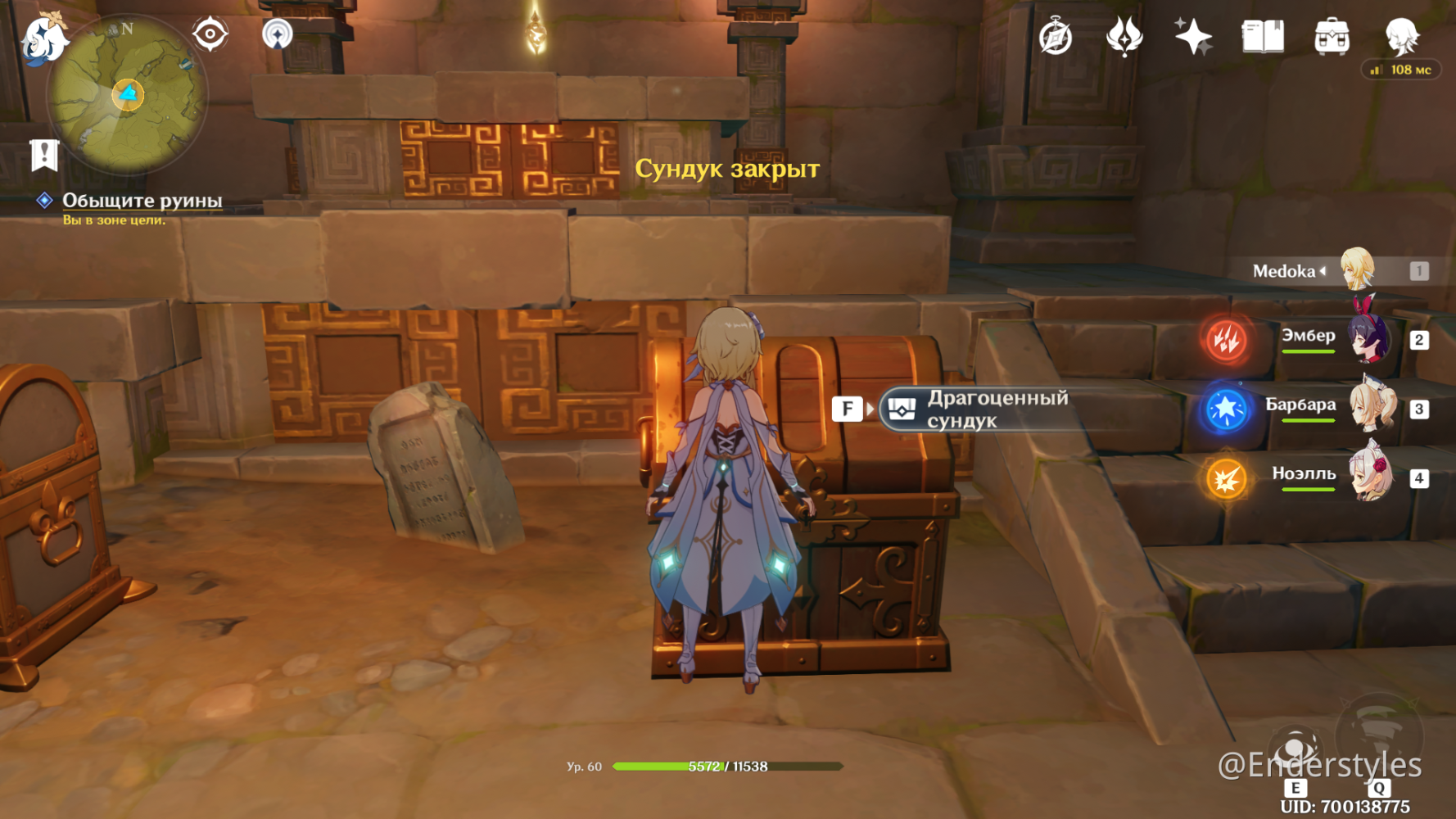Open the Wish screen via sparkle icon
This screenshot has width=1456, height=819.
point(1194,36)
